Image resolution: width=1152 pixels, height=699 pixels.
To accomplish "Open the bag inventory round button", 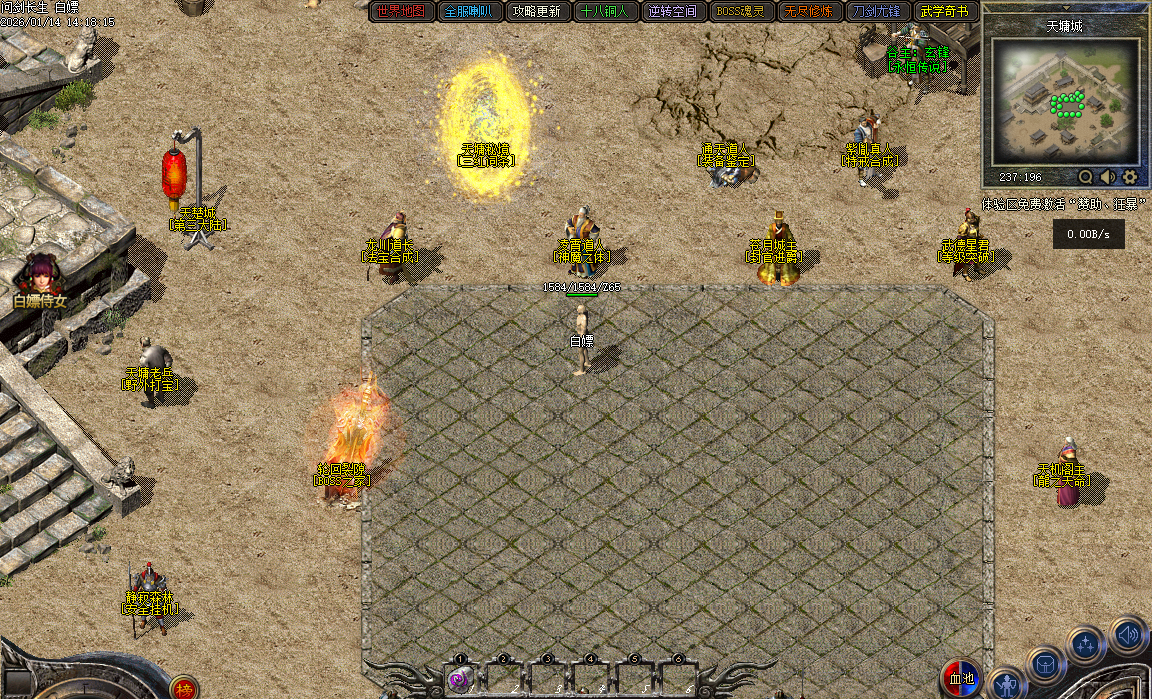I will click(1045, 664).
